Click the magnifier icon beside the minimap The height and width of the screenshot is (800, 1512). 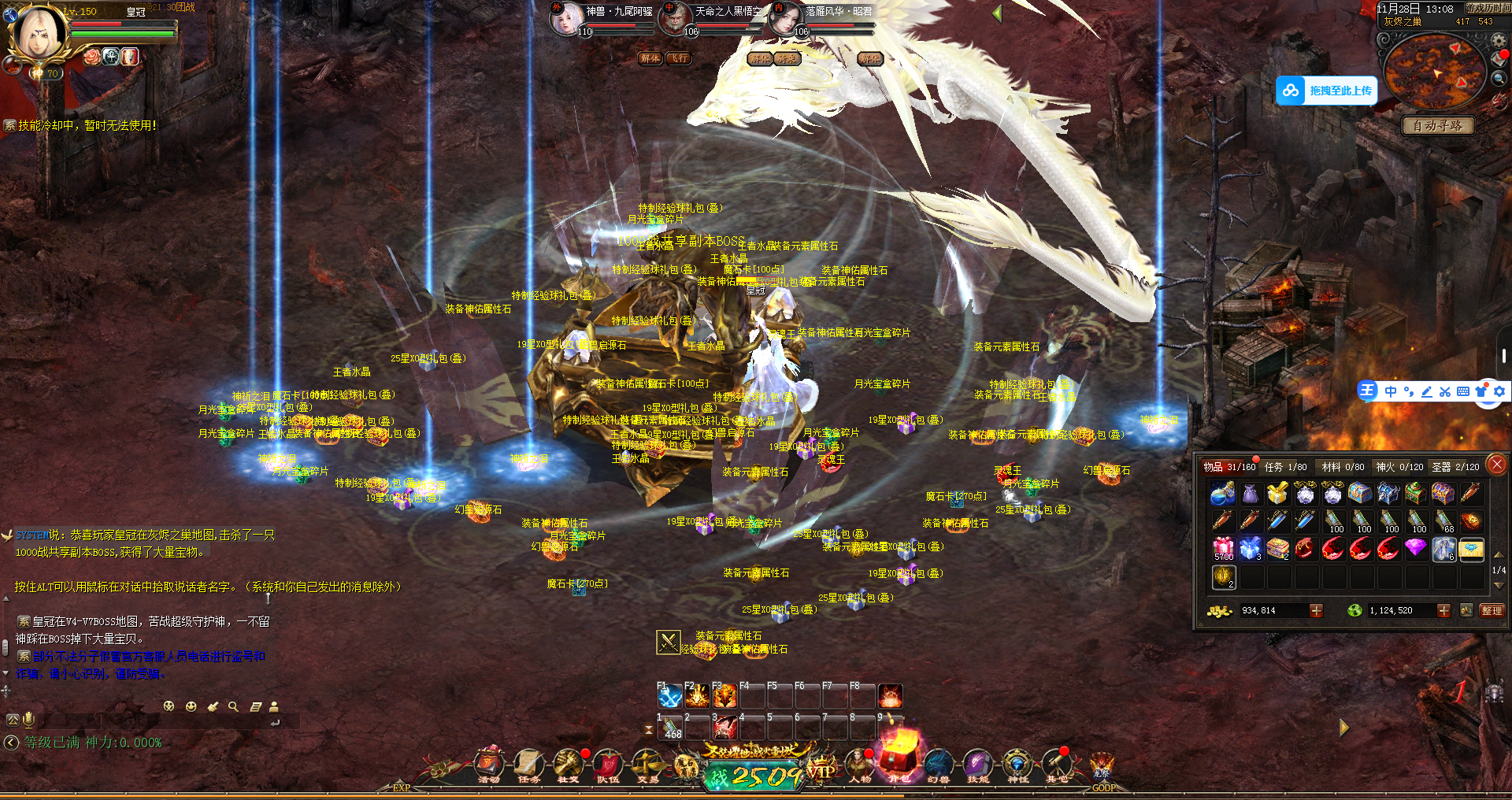click(1498, 78)
